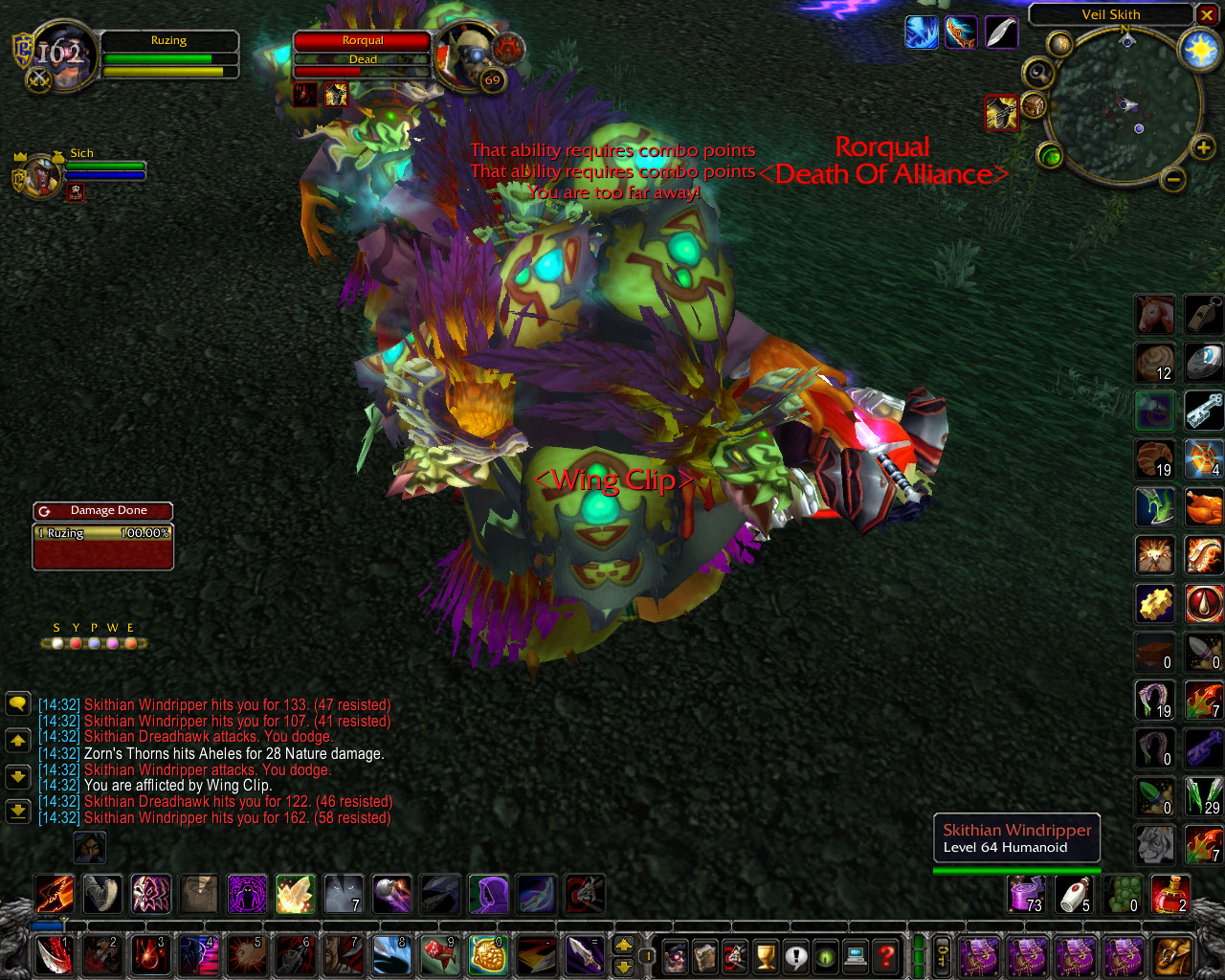Zoom out on the minimap
The height and width of the screenshot is (980, 1225).
(1173, 179)
